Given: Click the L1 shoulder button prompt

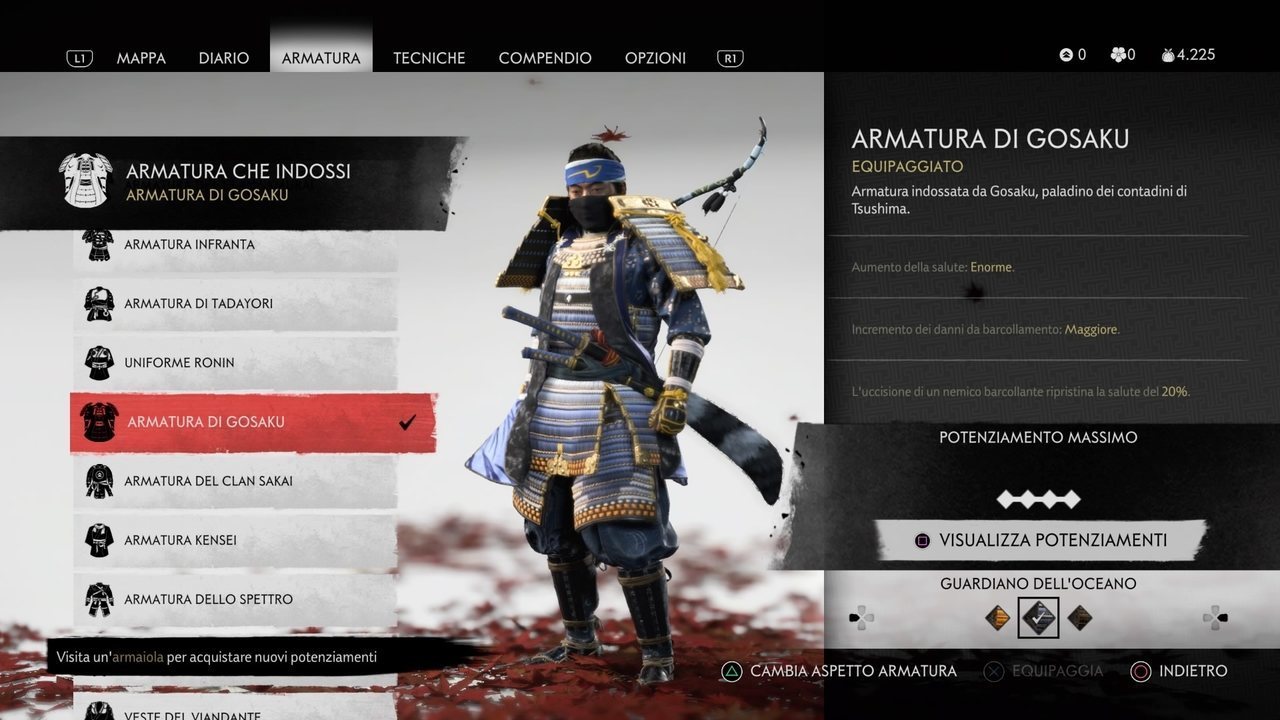Looking at the screenshot, I should click(x=79, y=57).
